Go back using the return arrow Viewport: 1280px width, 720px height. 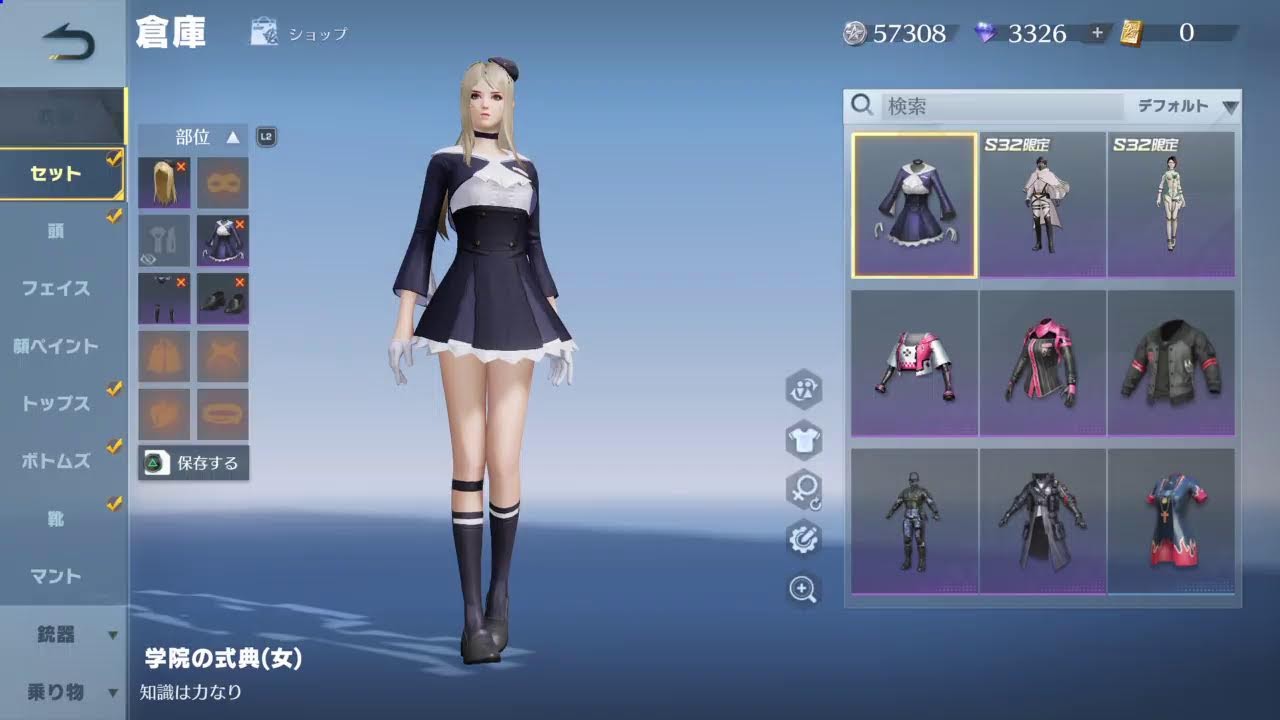click(x=67, y=43)
